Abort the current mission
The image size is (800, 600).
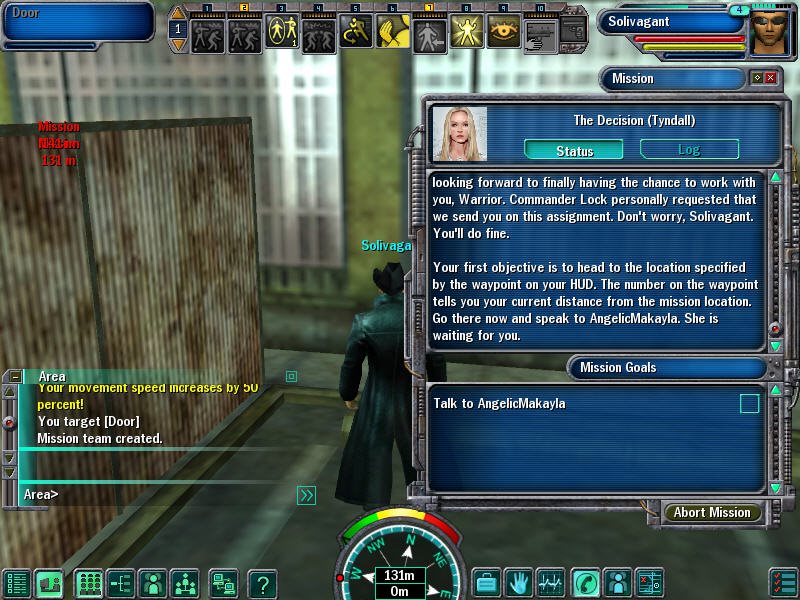point(711,512)
